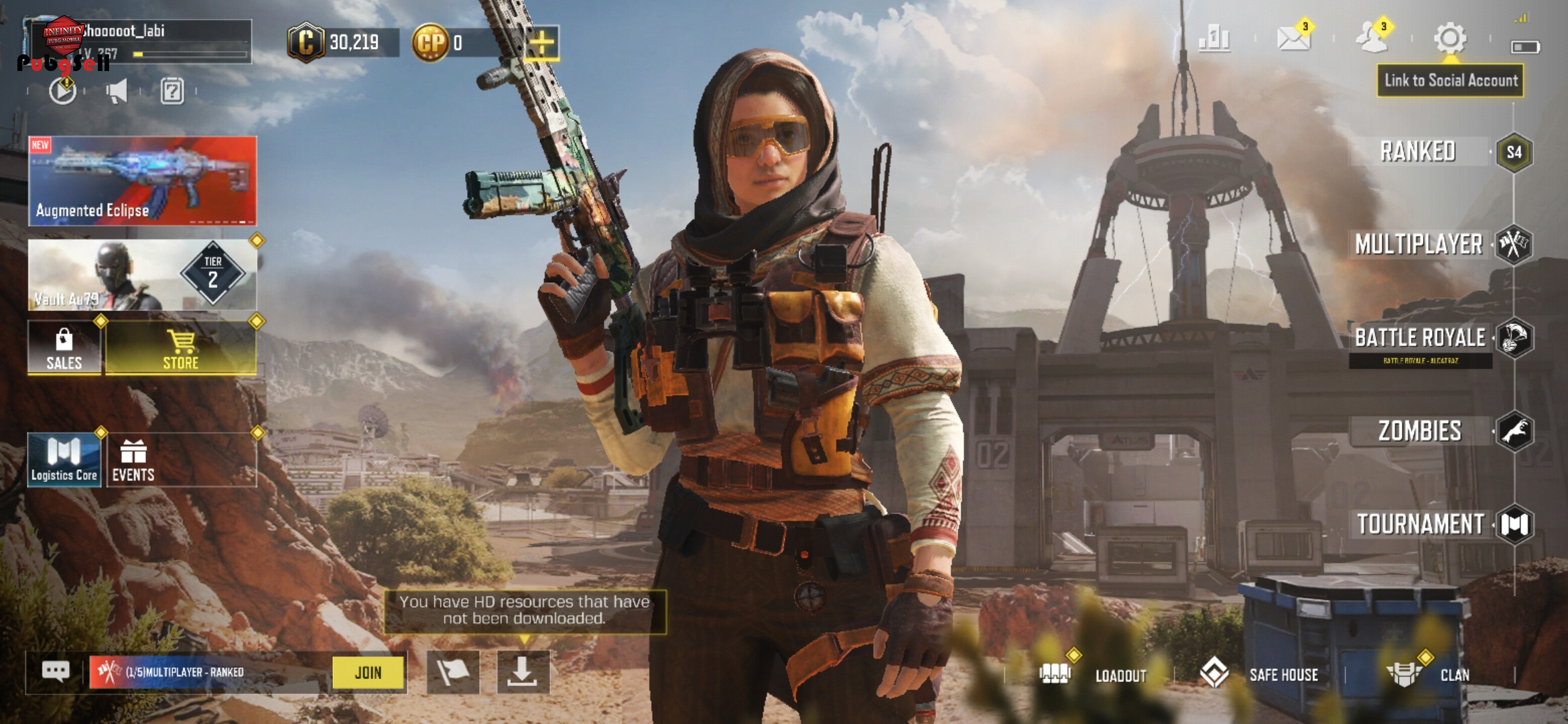Open the Augmented Eclipse weapon banner
1568x724 pixels.
coord(142,180)
